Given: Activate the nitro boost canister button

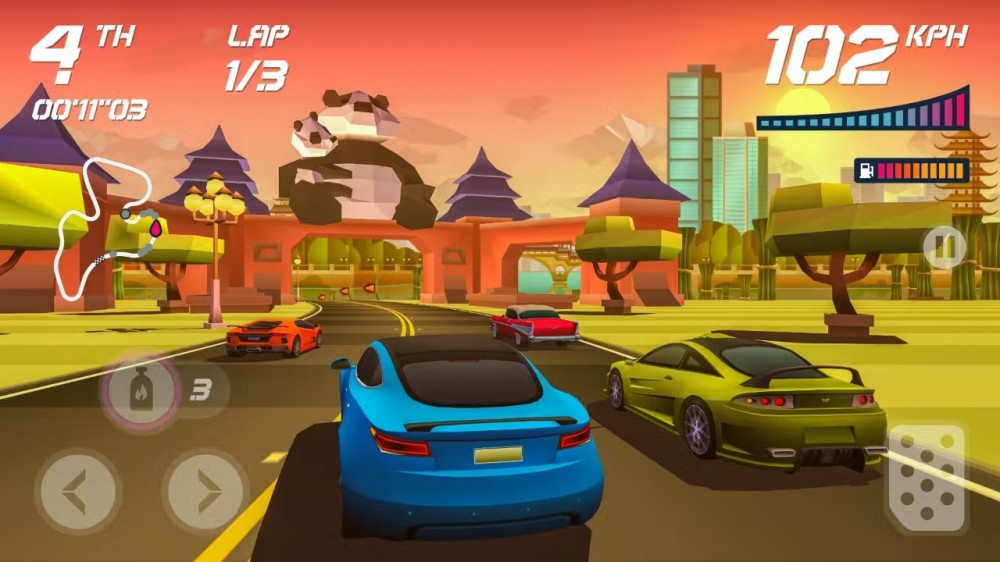Looking at the screenshot, I should (141, 389).
